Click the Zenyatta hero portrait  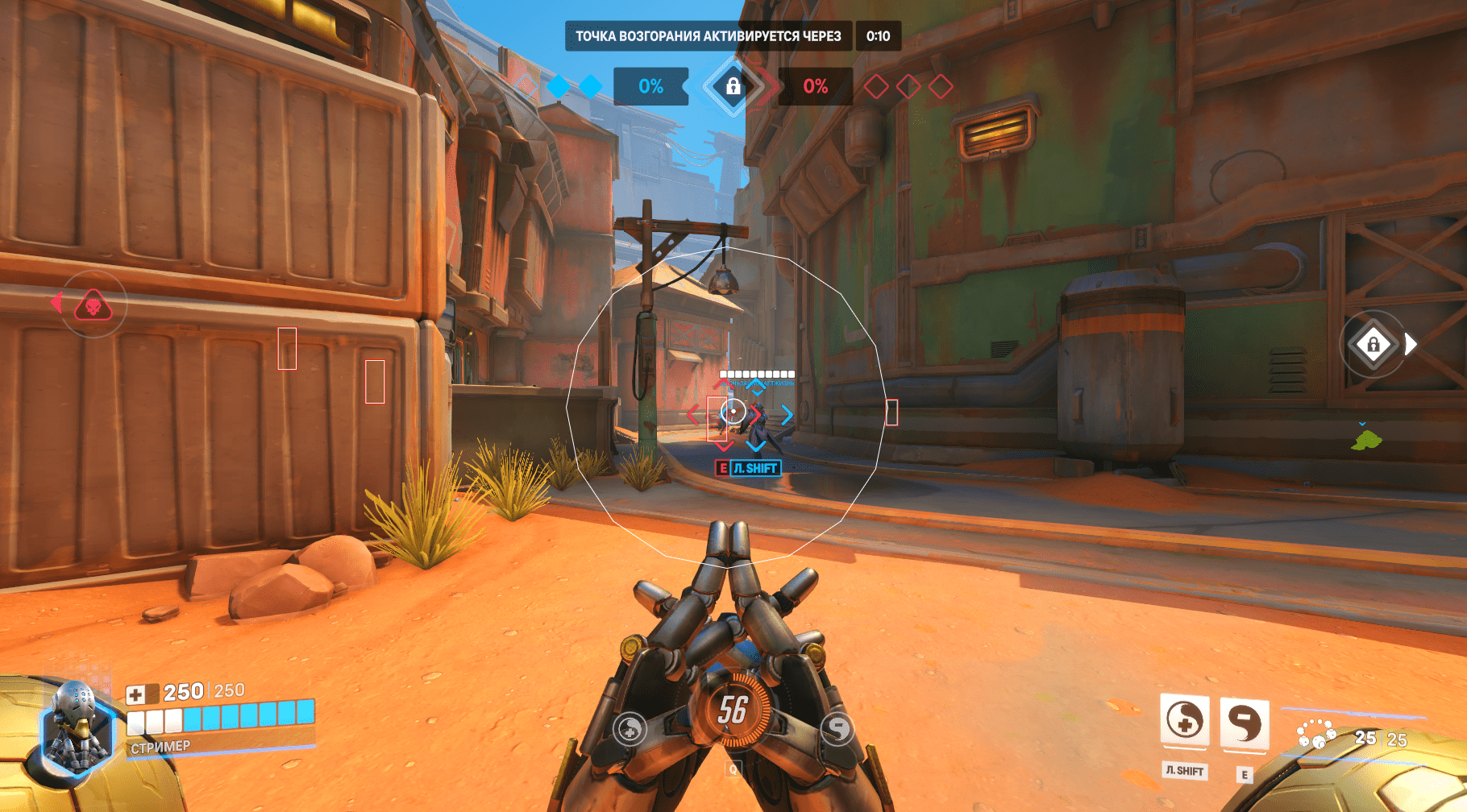click(x=77, y=724)
